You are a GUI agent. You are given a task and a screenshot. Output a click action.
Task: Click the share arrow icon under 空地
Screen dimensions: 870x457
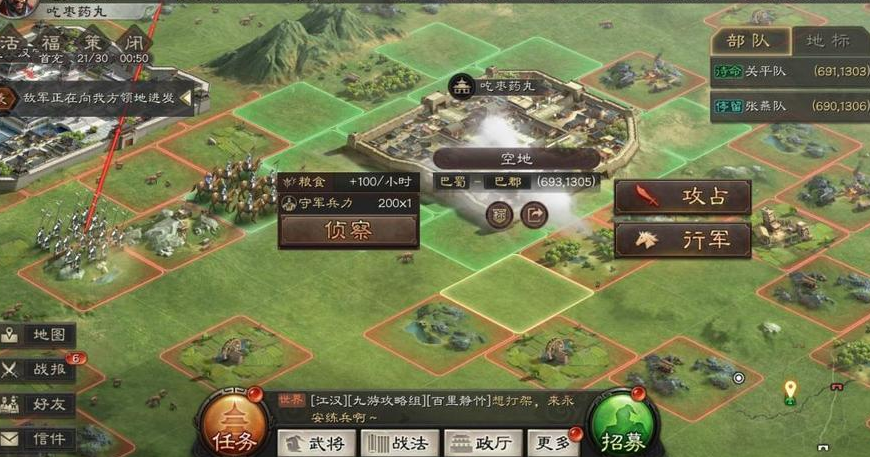[535, 215]
